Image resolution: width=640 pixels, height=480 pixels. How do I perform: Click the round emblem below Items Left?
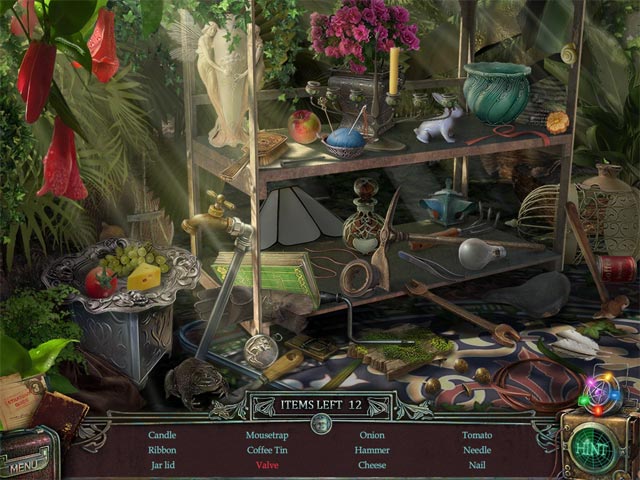click(x=320, y=423)
